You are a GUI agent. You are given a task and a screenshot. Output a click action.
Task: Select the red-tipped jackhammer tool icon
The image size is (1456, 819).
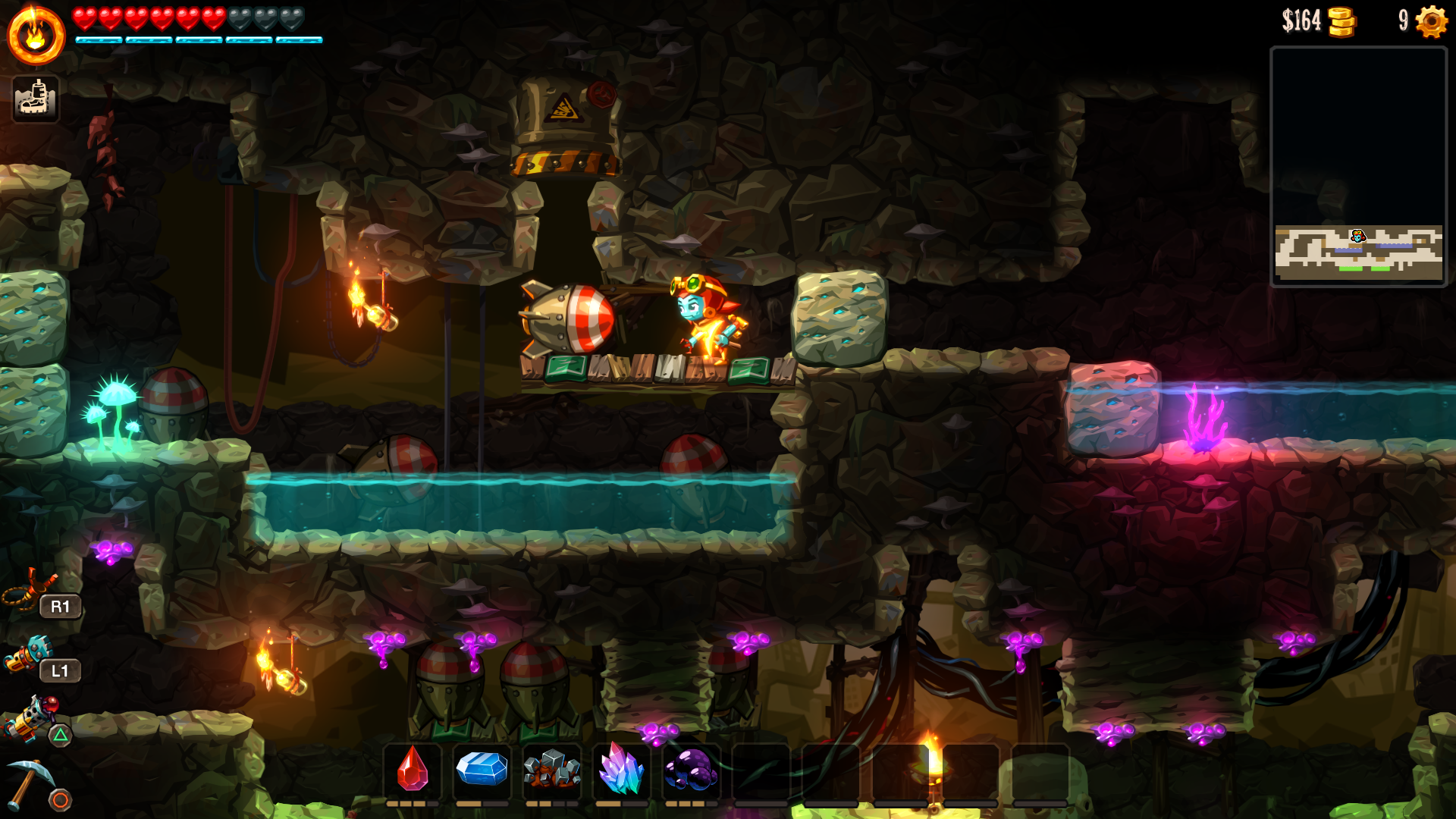pos(32,715)
